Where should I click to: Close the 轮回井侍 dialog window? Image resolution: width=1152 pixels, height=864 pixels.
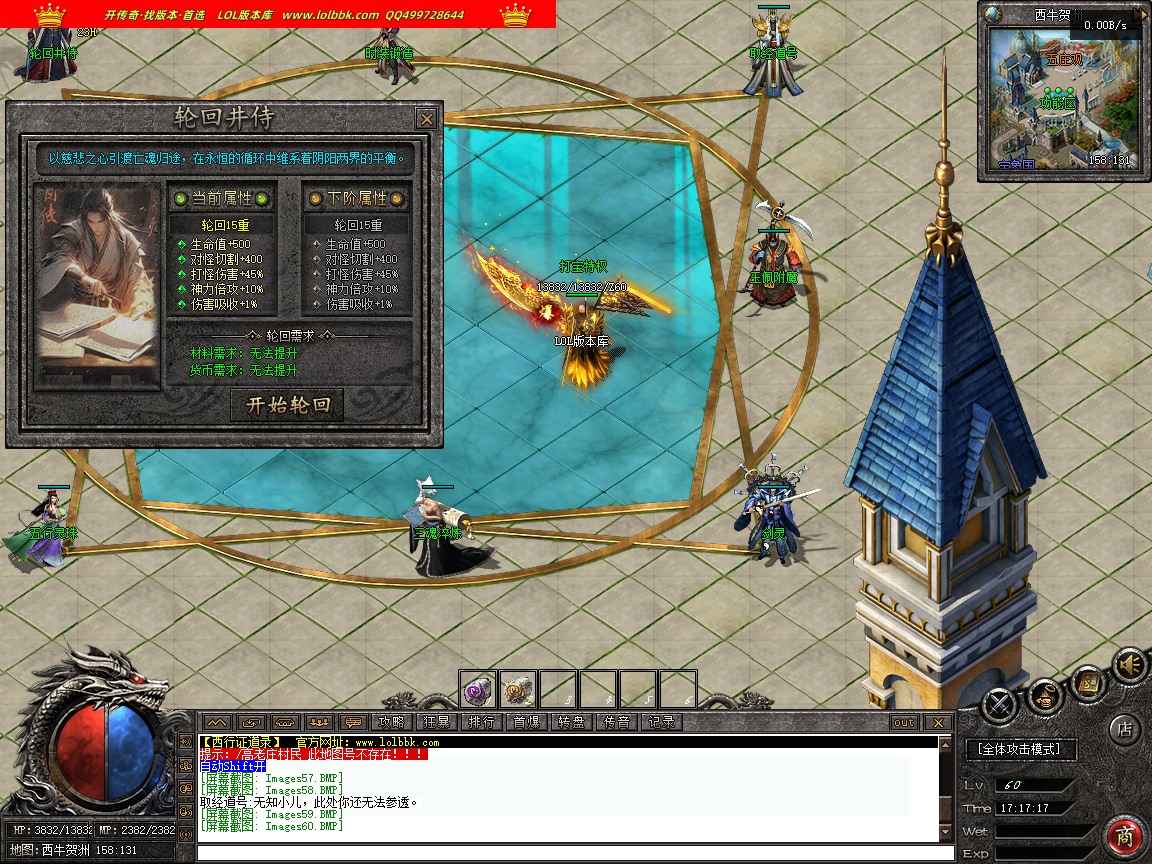[427, 119]
